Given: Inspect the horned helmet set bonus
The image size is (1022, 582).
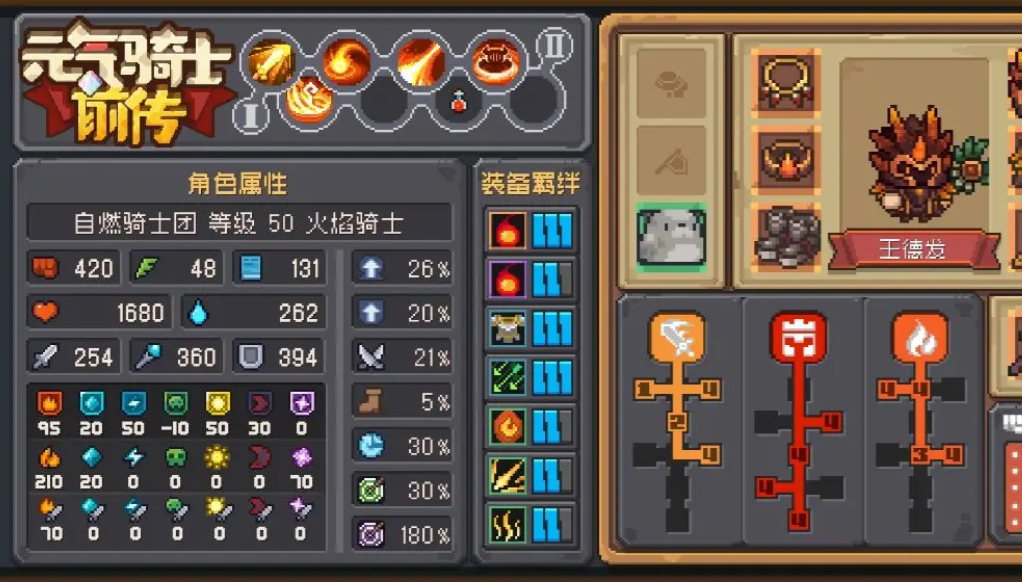Looking at the screenshot, I should pyautogui.click(x=508, y=328).
